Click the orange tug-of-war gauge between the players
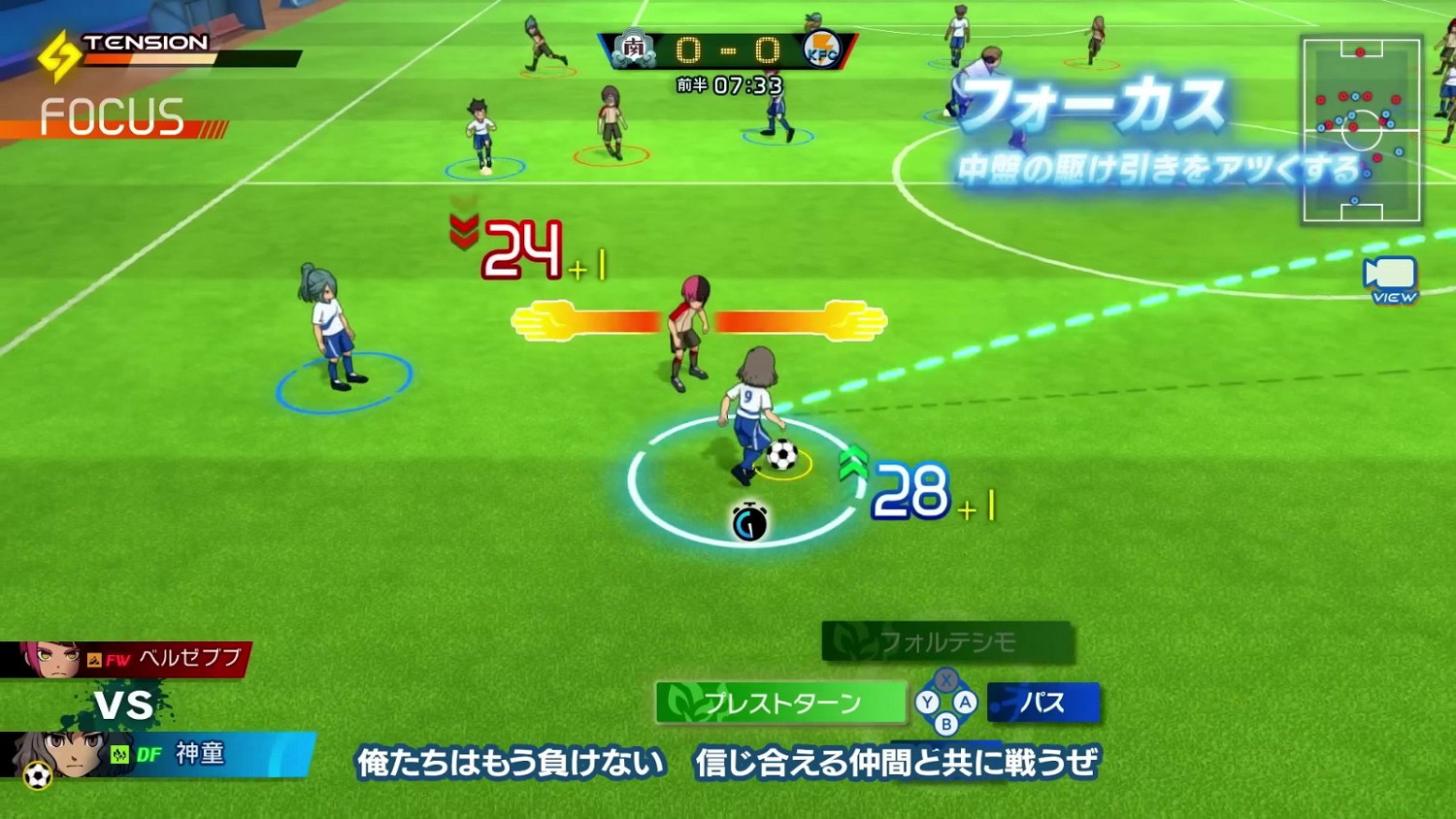This screenshot has height=819, width=1456. [x=697, y=320]
